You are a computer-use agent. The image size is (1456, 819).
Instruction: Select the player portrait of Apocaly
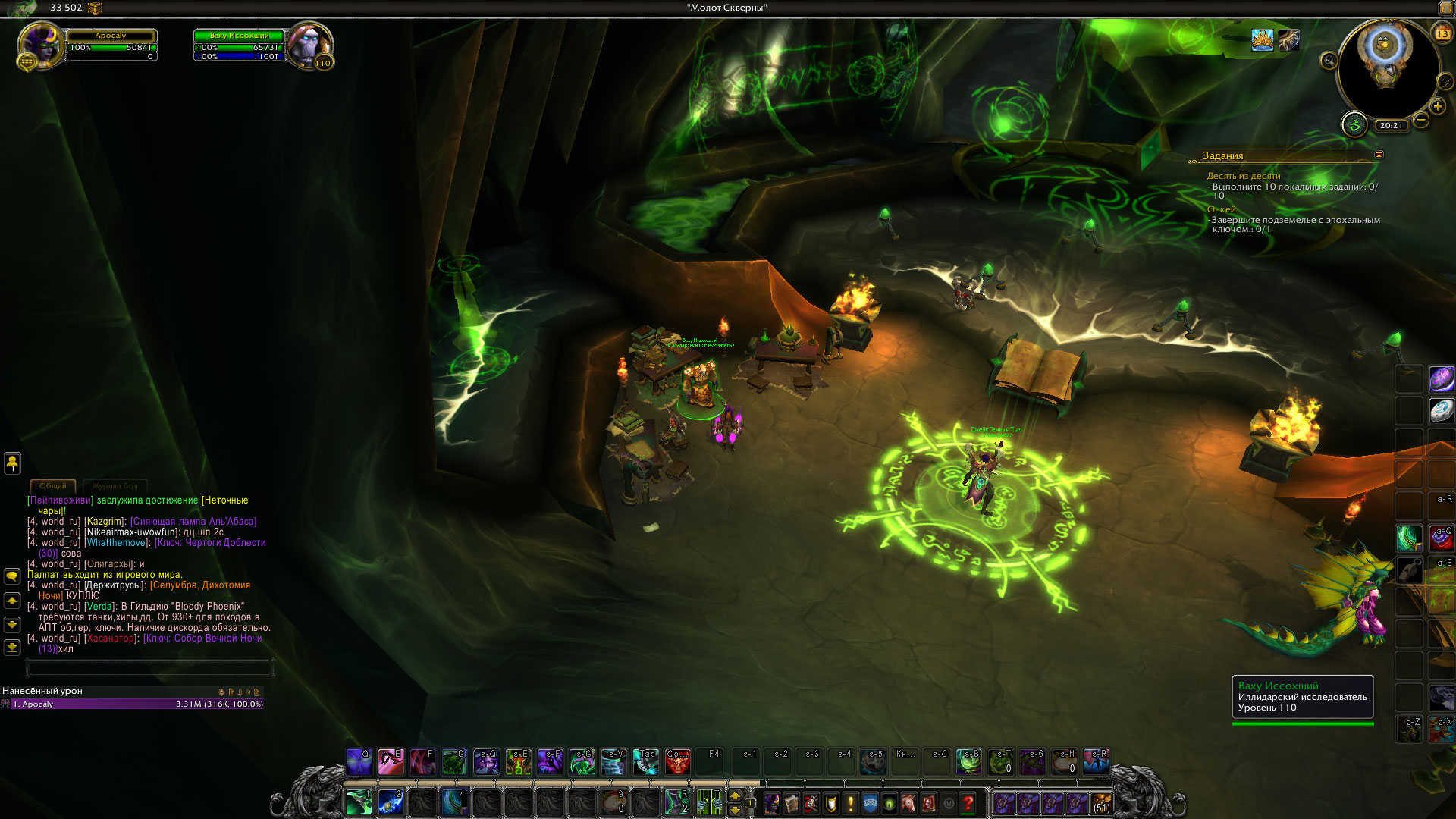tap(39, 45)
